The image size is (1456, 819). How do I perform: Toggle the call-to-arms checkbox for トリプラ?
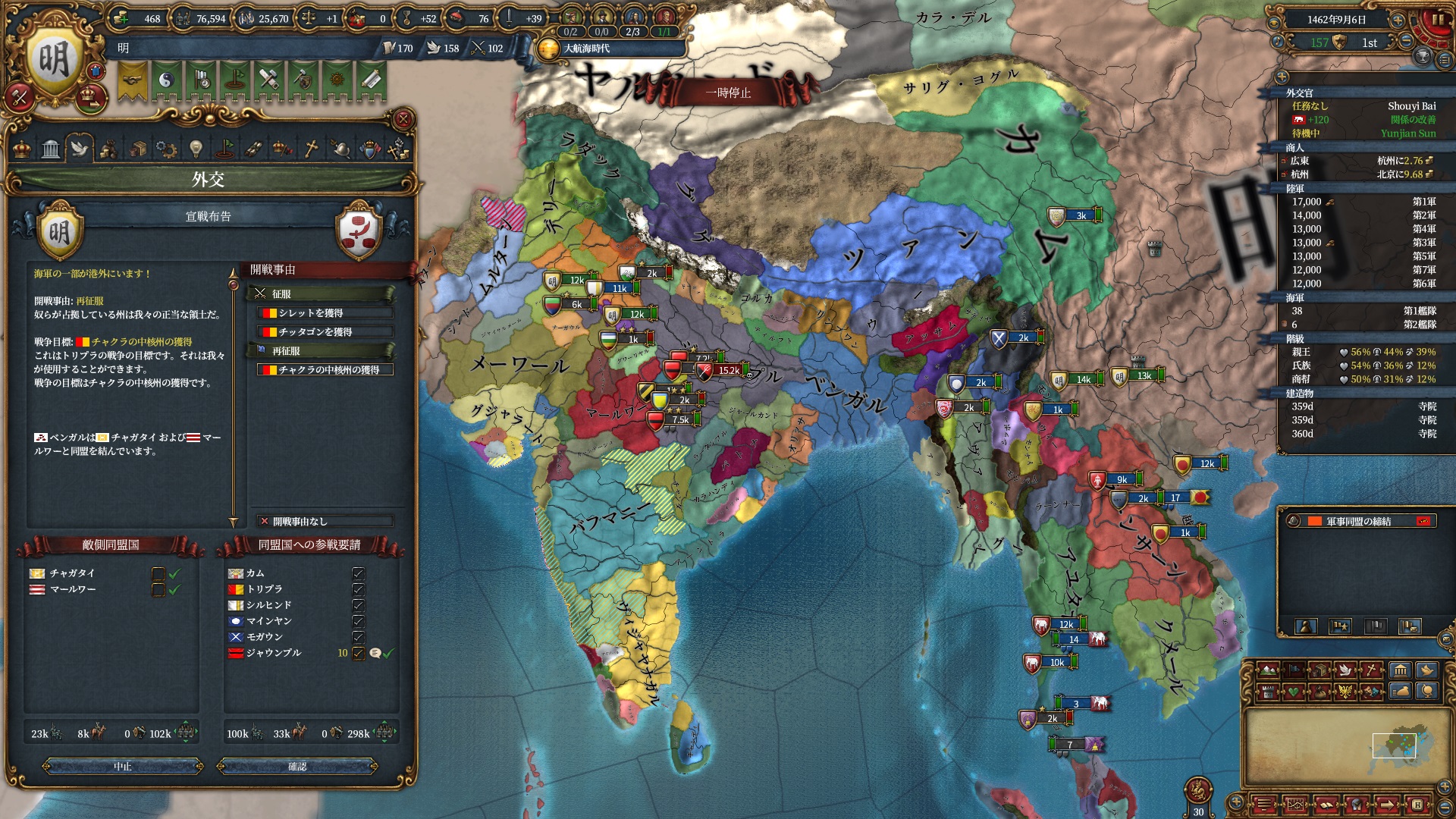tap(359, 589)
